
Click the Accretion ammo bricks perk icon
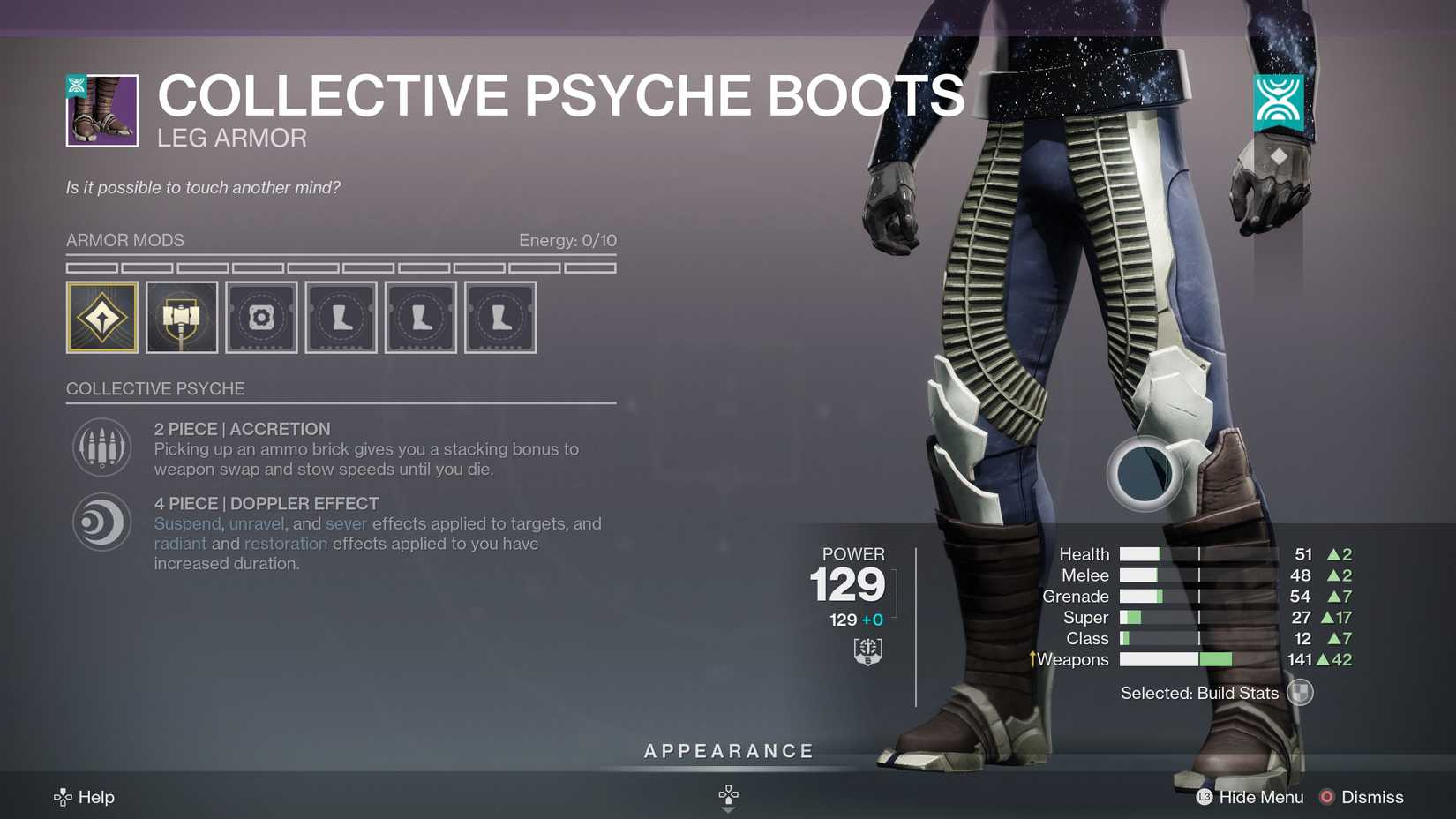101,447
